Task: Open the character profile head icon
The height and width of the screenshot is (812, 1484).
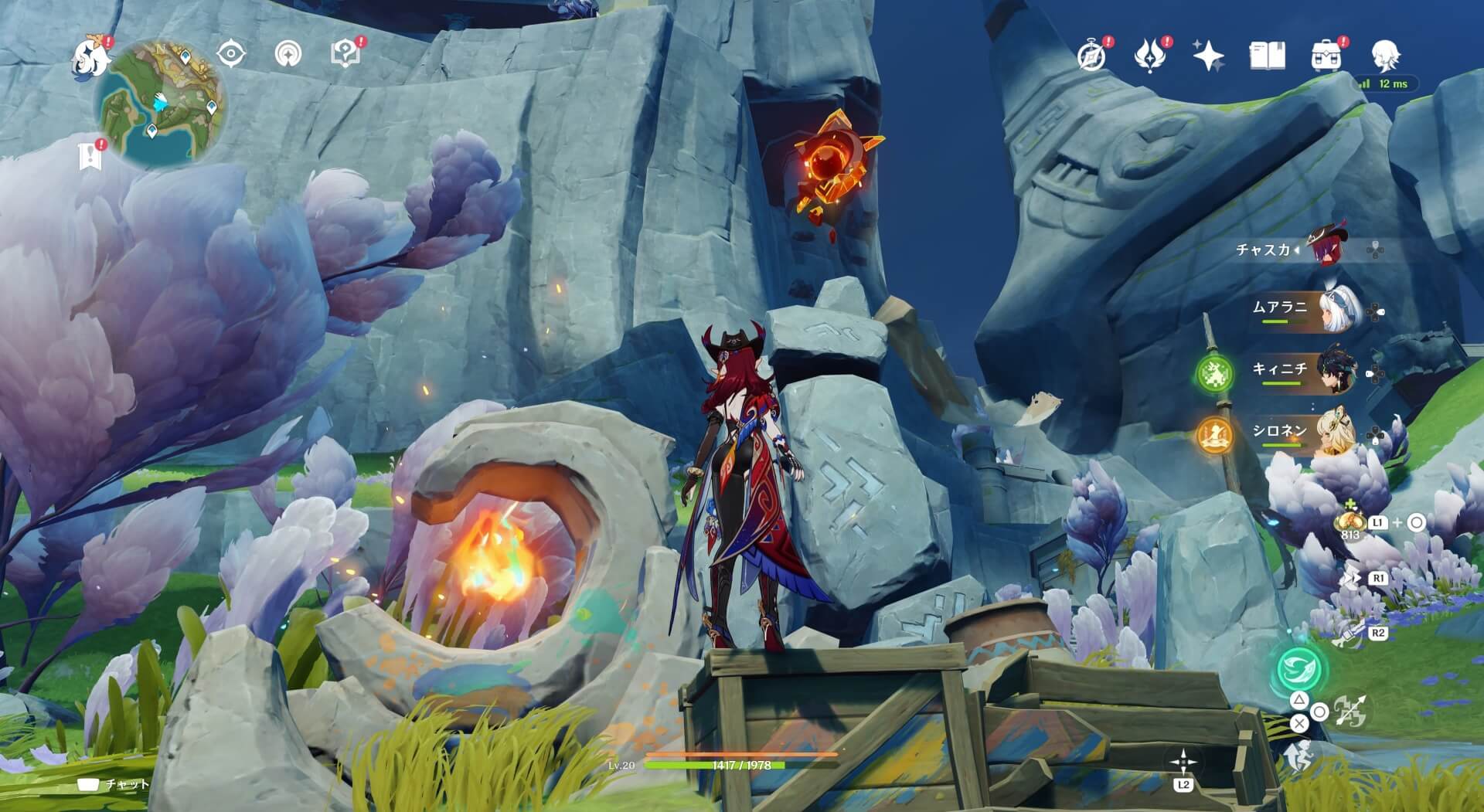Action: (x=1385, y=56)
